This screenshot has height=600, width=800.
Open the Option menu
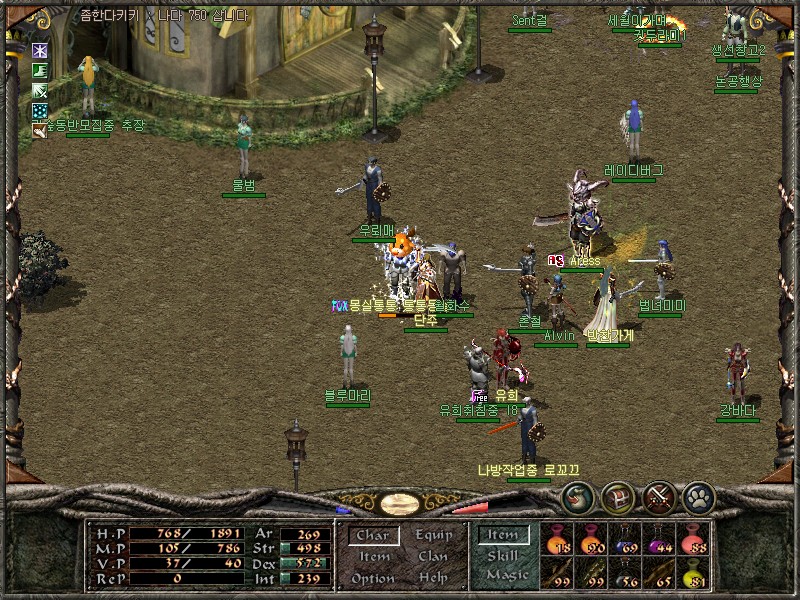point(373,578)
